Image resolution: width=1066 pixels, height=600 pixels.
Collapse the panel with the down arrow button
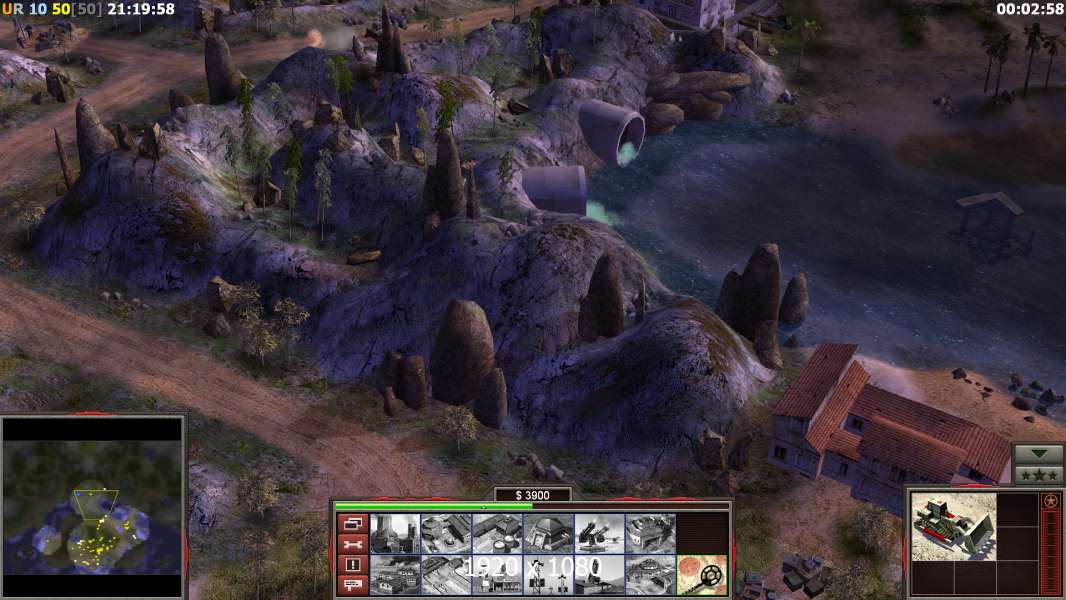point(1038,454)
